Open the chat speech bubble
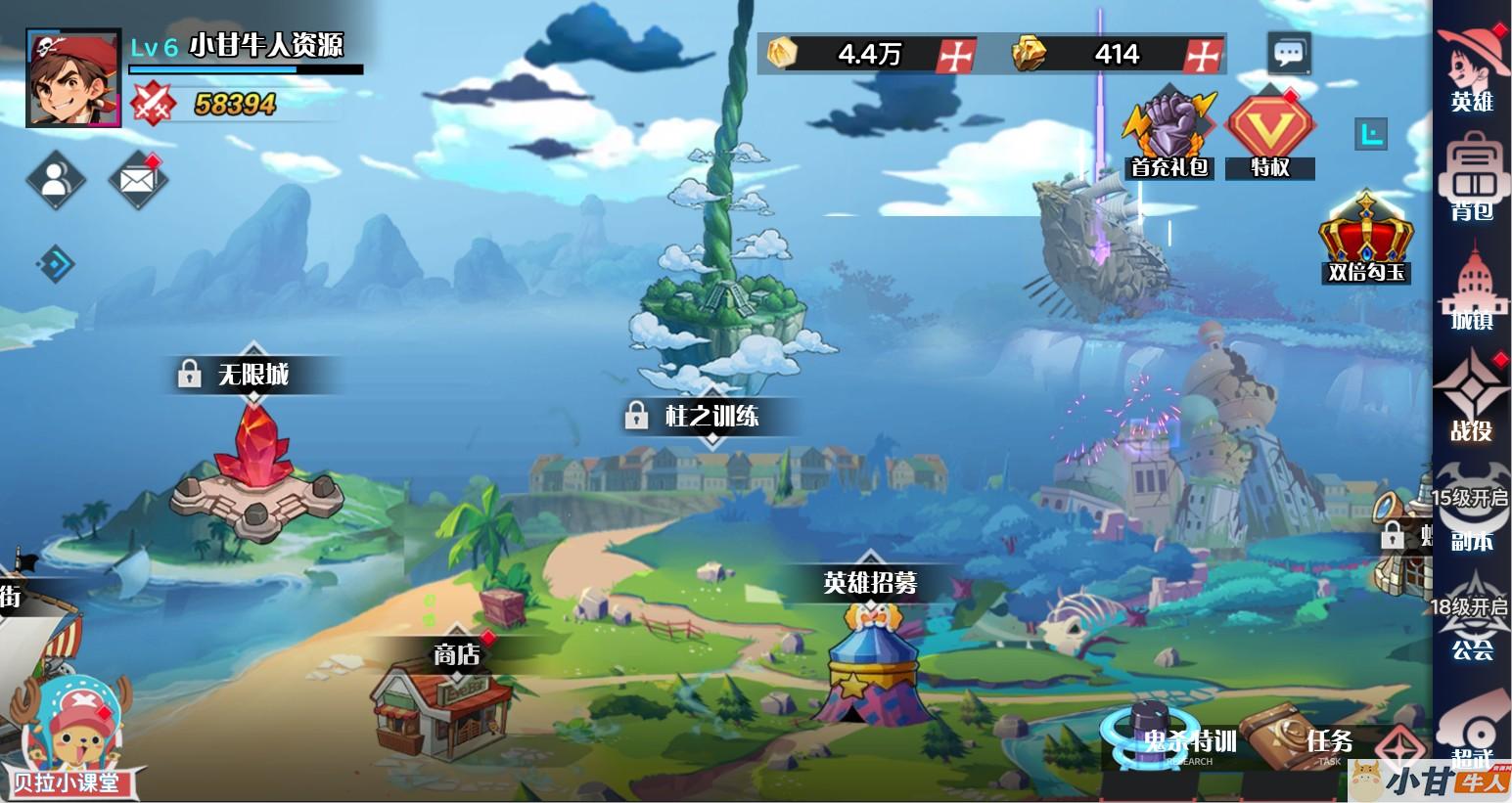 (x=1289, y=53)
